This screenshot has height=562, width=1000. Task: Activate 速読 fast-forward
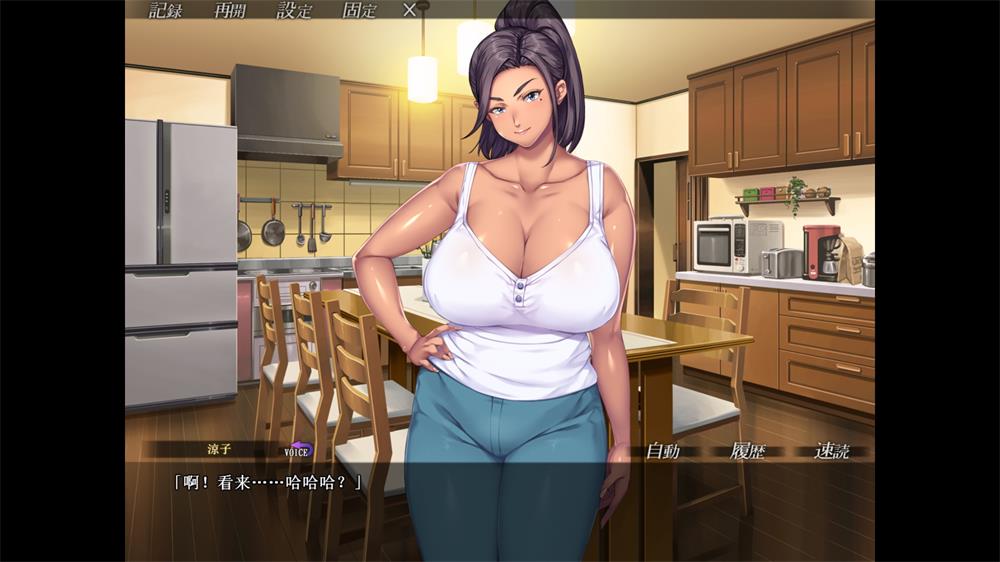[831, 451]
